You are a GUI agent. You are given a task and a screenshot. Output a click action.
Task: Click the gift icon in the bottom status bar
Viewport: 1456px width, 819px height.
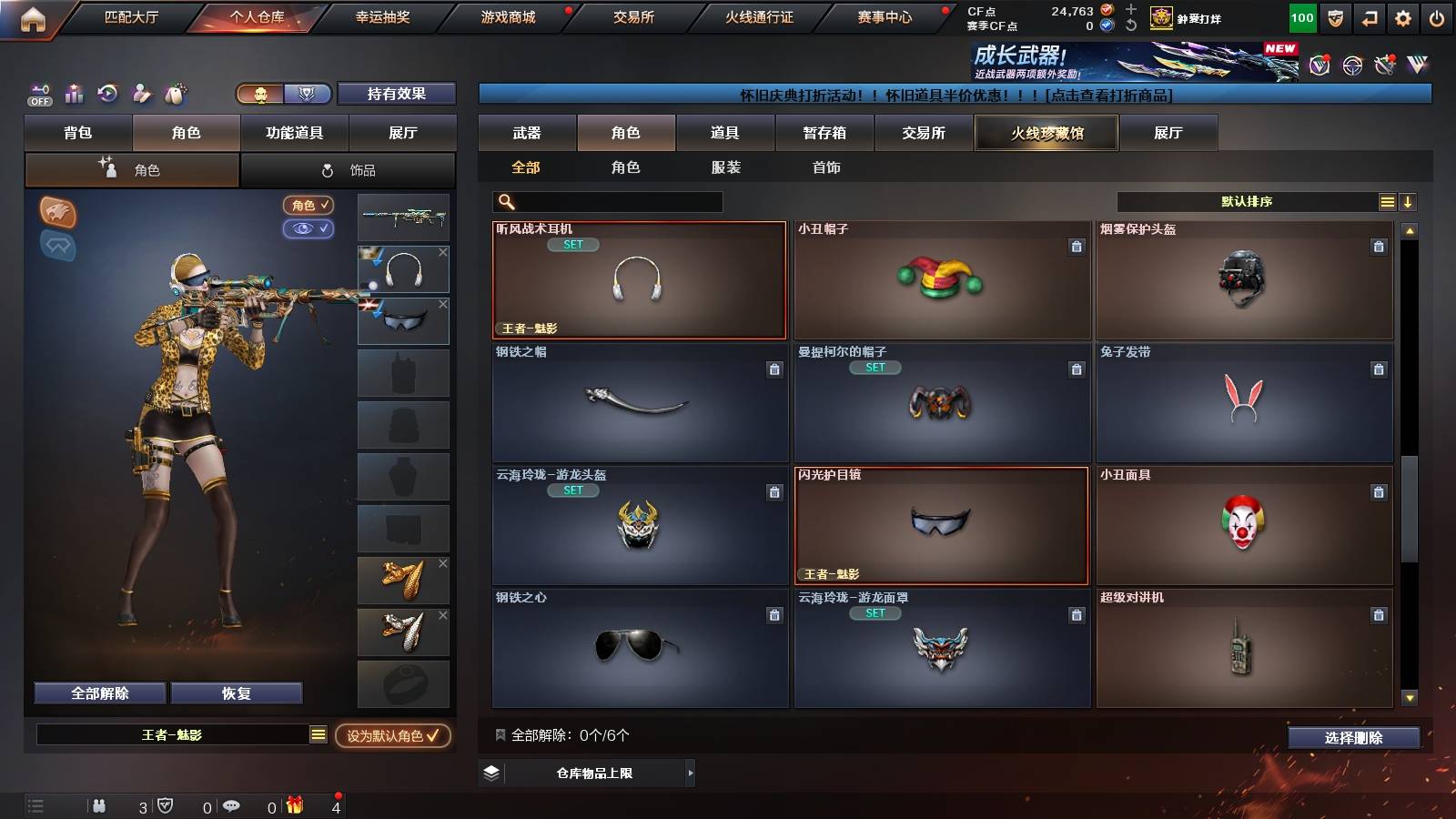[295, 804]
